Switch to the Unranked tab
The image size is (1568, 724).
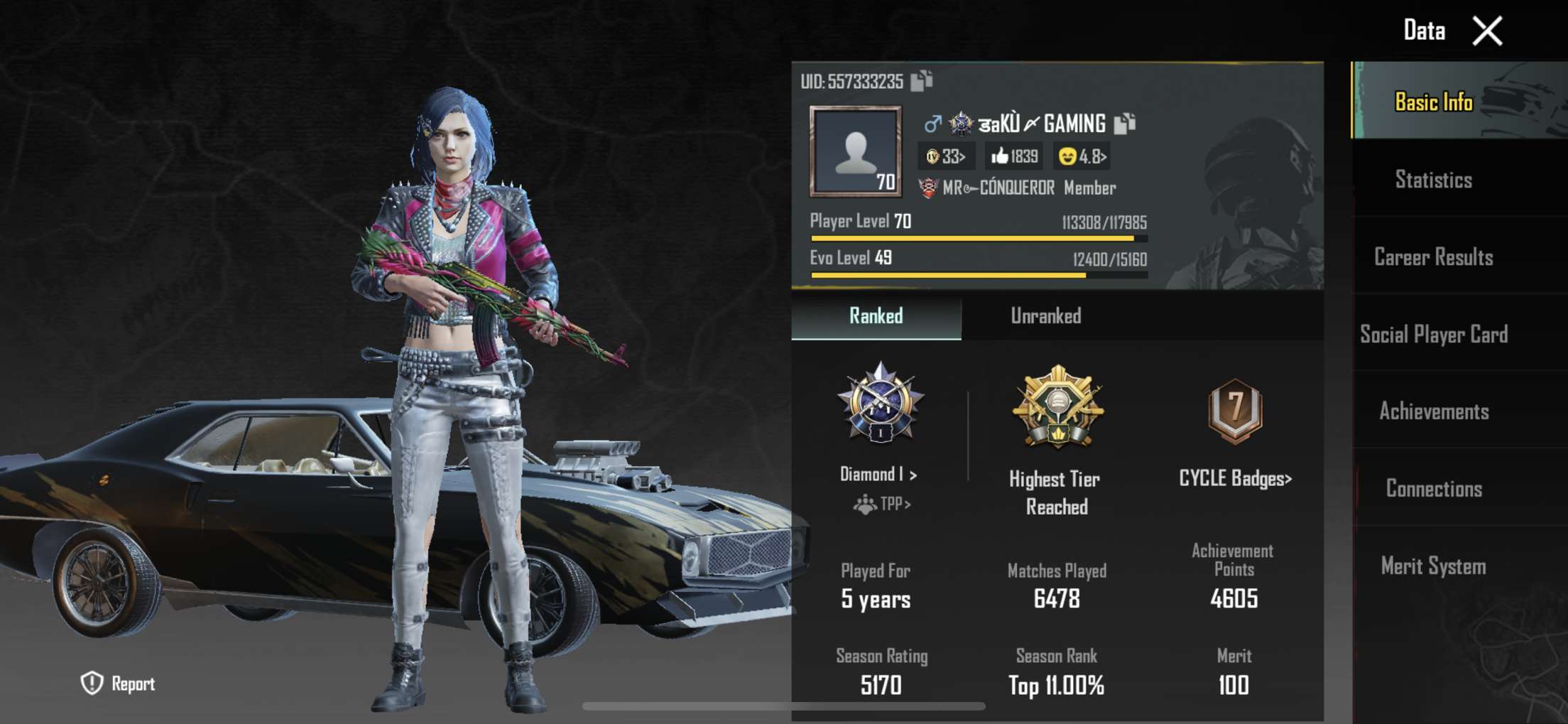(x=1045, y=316)
